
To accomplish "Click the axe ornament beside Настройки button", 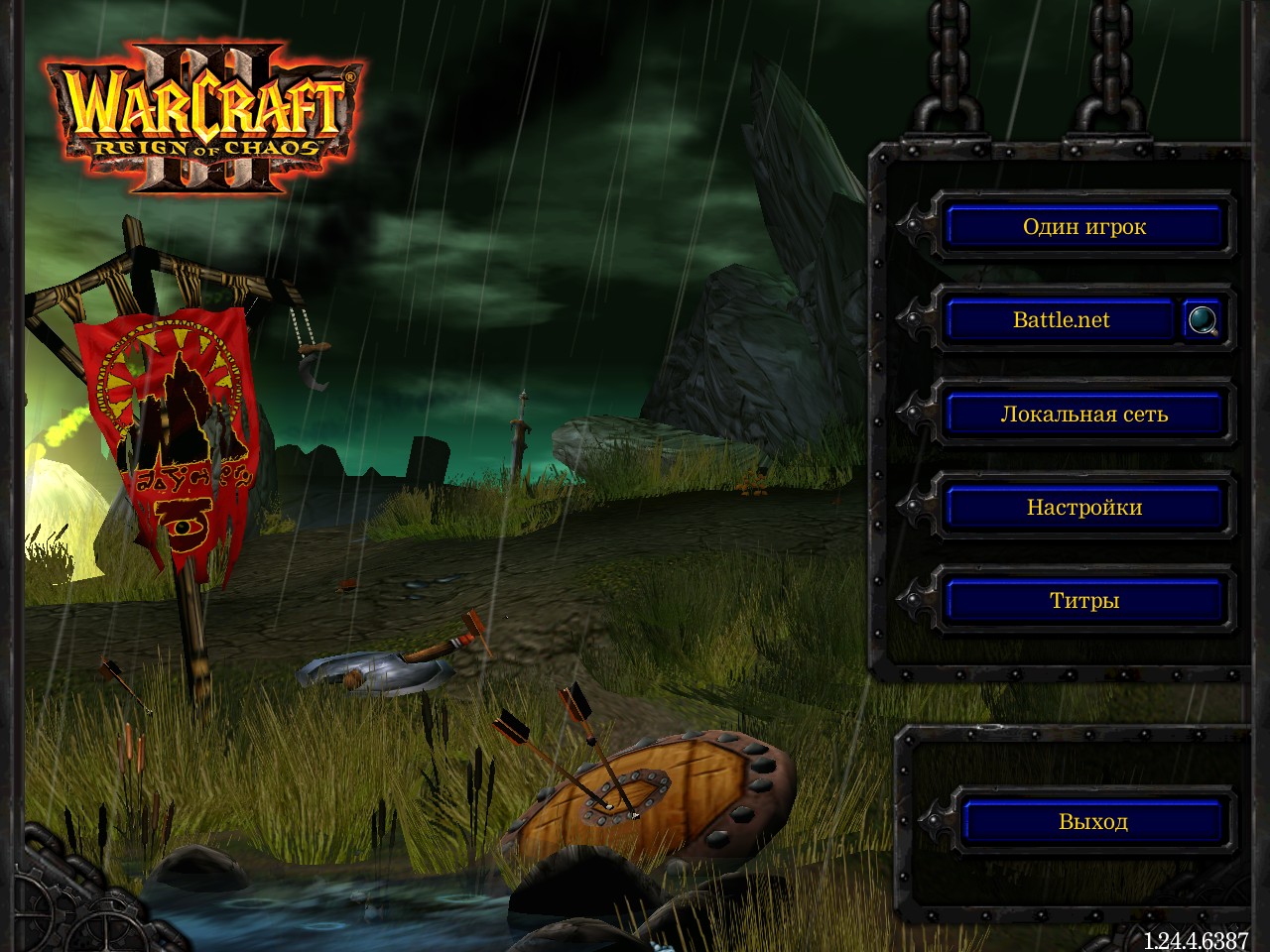I will [x=912, y=507].
